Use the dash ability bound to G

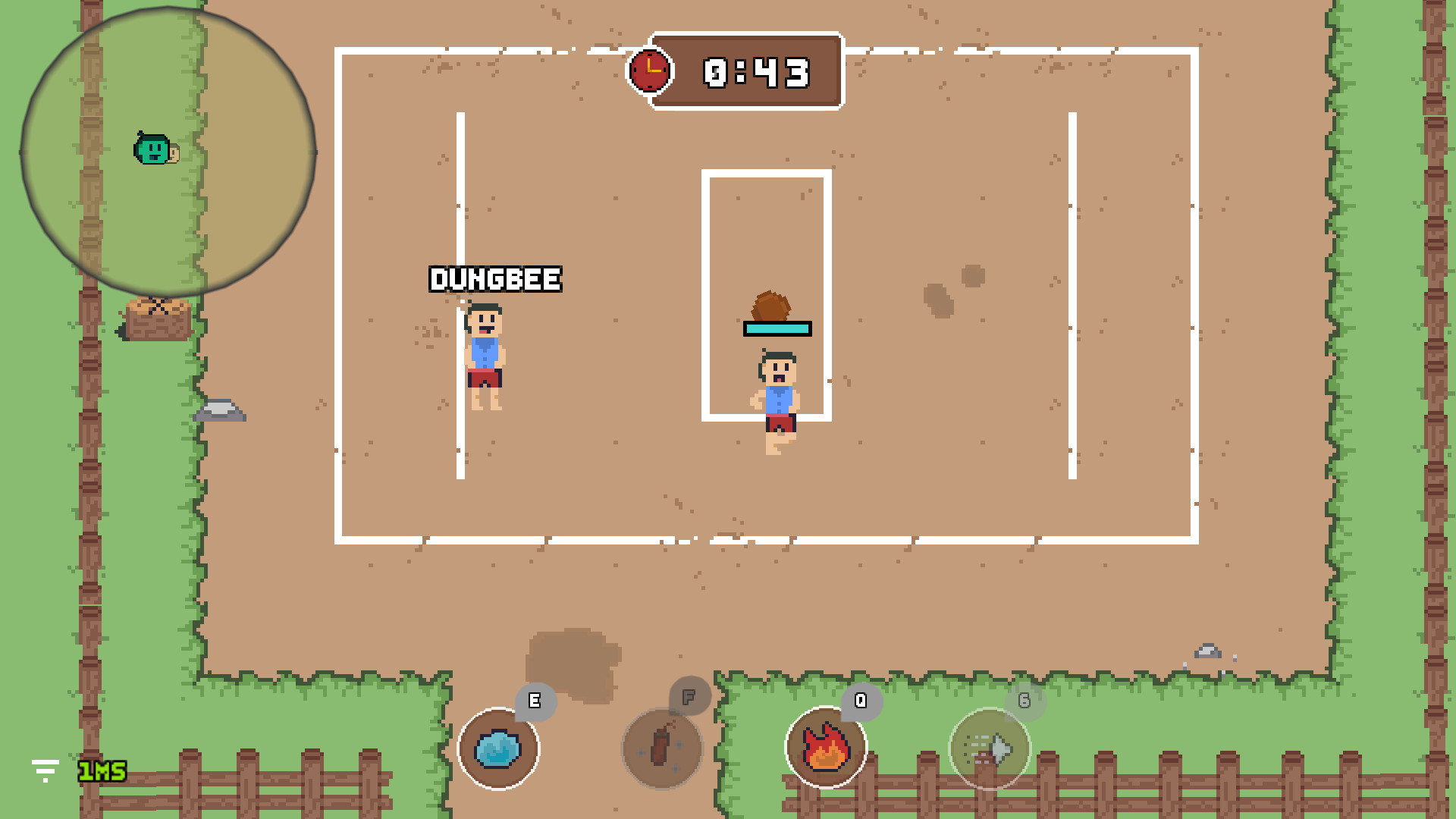tap(987, 749)
